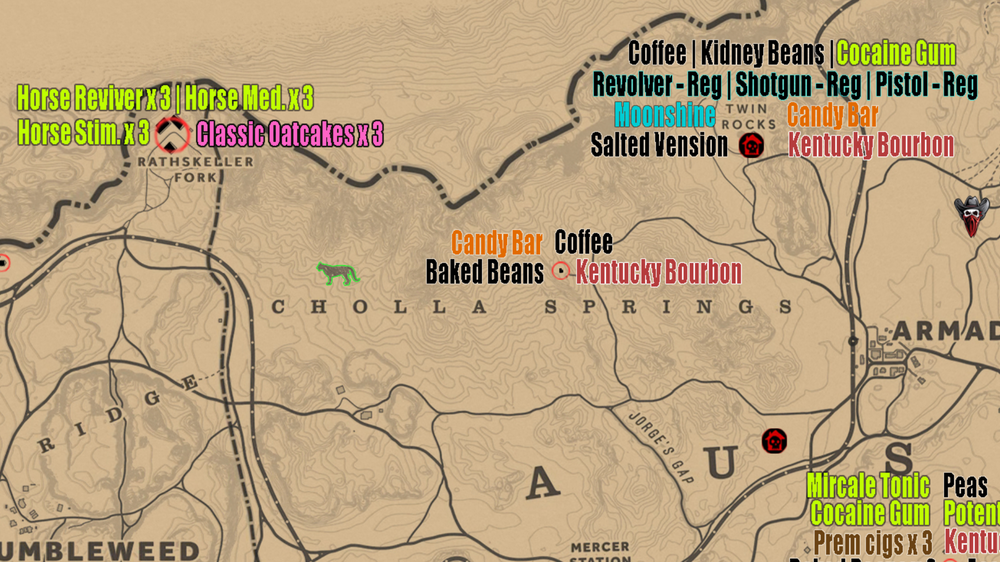Select the skull bandit mask marker

(971, 215)
